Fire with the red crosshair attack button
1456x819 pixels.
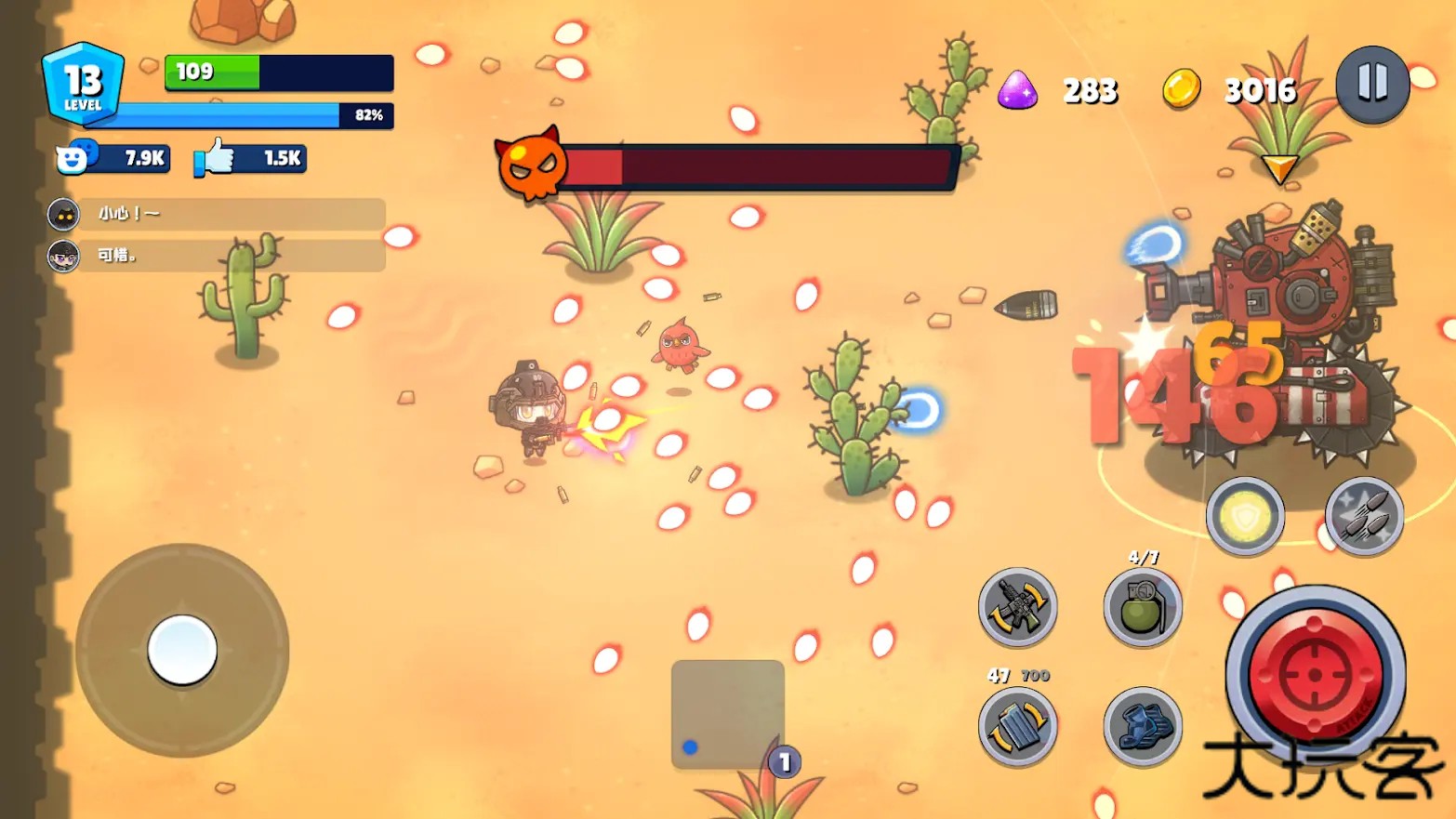coord(1315,674)
